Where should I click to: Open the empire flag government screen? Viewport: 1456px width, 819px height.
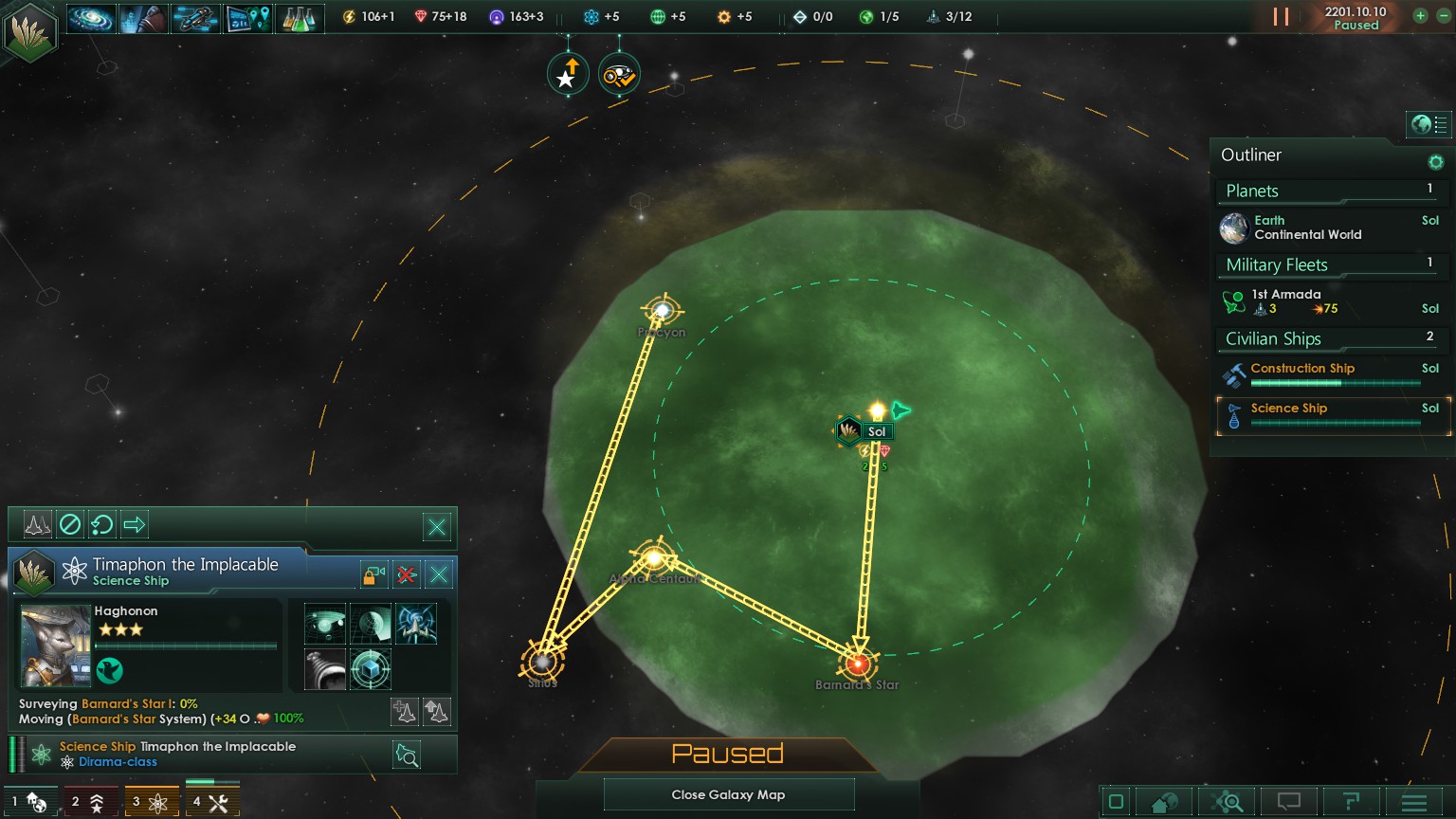click(30, 32)
